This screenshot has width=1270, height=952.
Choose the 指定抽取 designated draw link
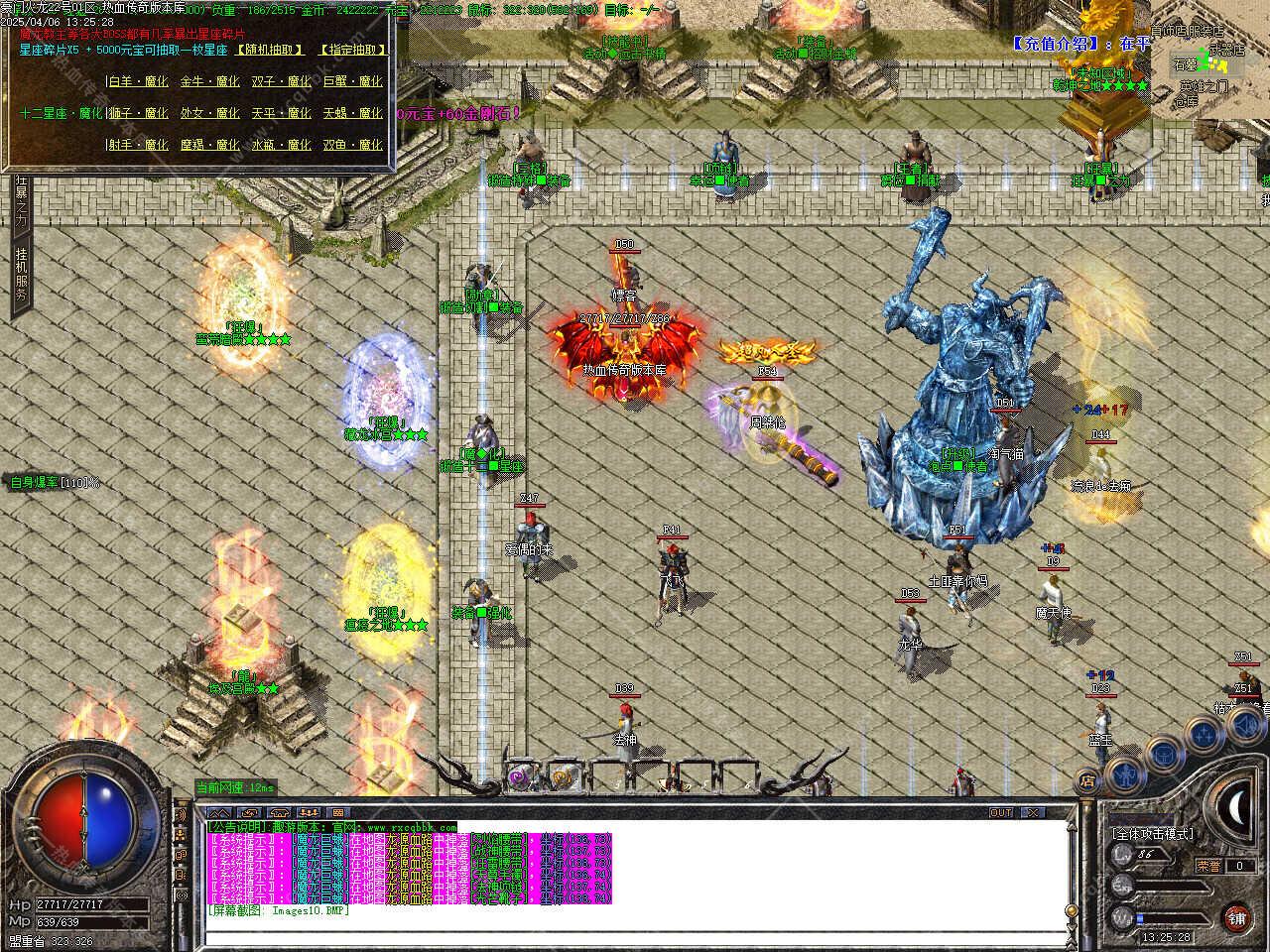coord(352,50)
